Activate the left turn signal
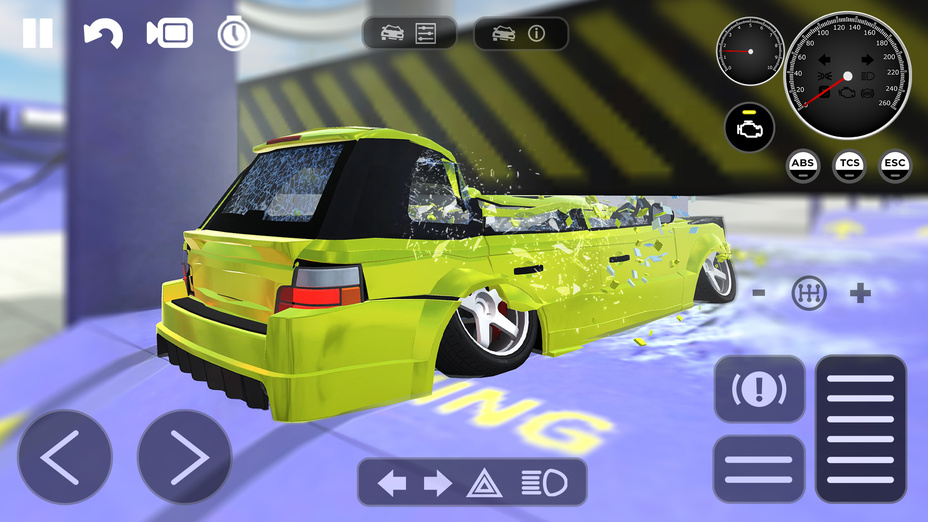This screenshot has width=928, height=522. pyautogui.click(x=392, y=484)
